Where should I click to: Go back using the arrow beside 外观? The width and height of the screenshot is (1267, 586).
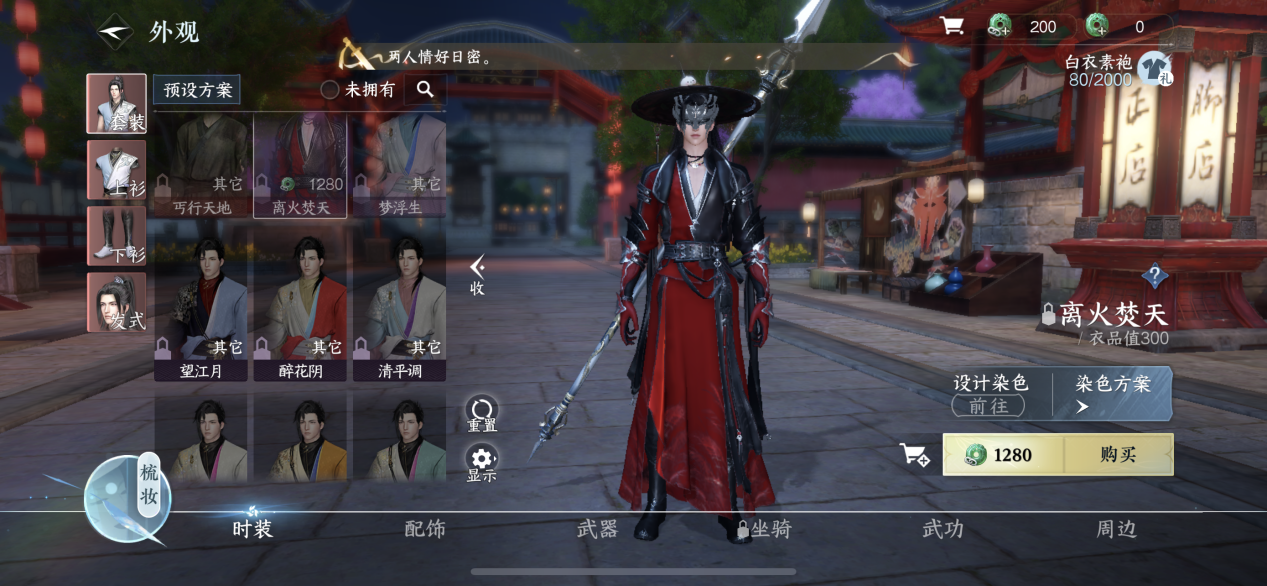[x=115, y=31]
